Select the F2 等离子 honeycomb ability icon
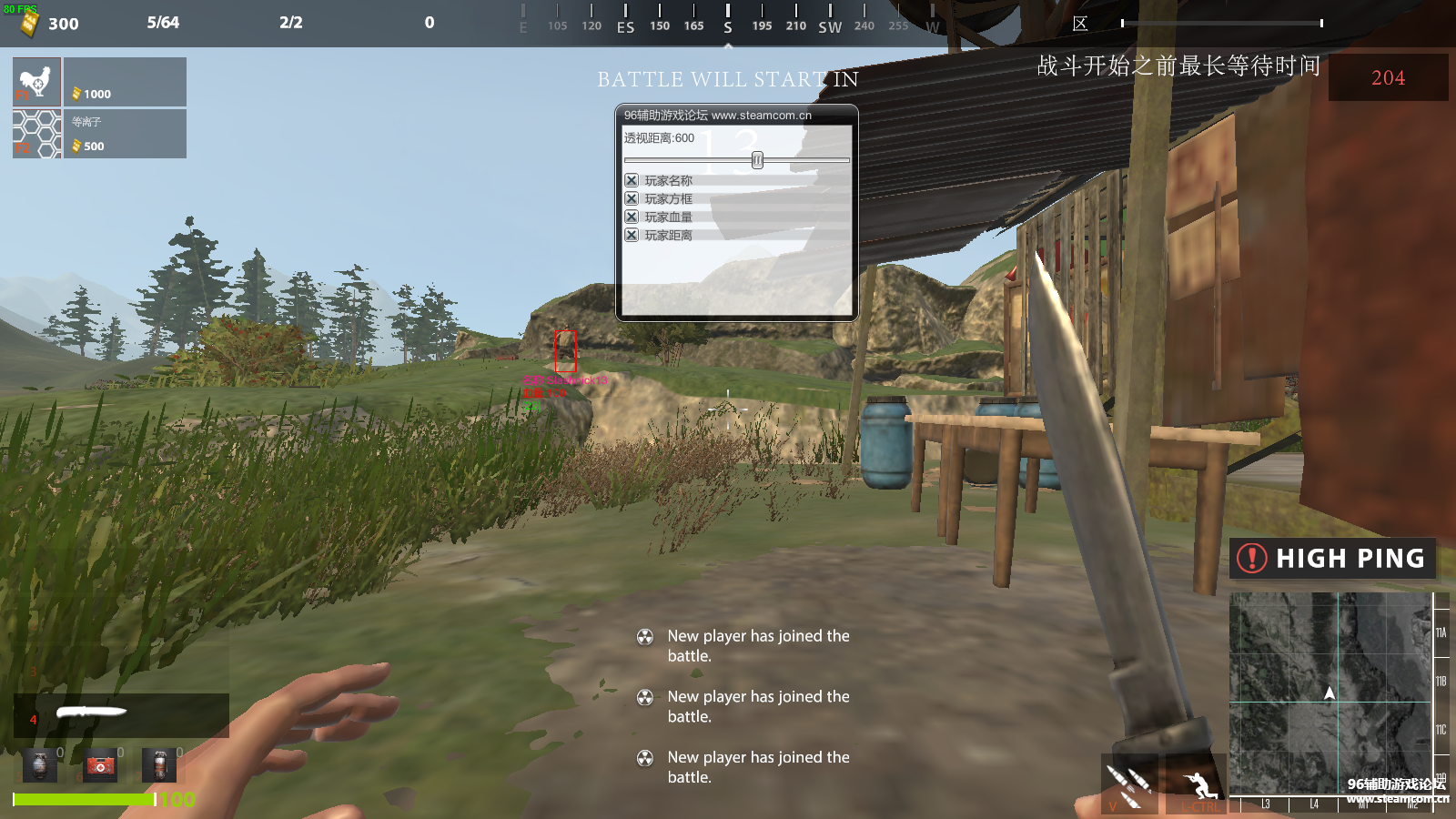Screen dimensions: 1456x819 (x=35, y=133)
